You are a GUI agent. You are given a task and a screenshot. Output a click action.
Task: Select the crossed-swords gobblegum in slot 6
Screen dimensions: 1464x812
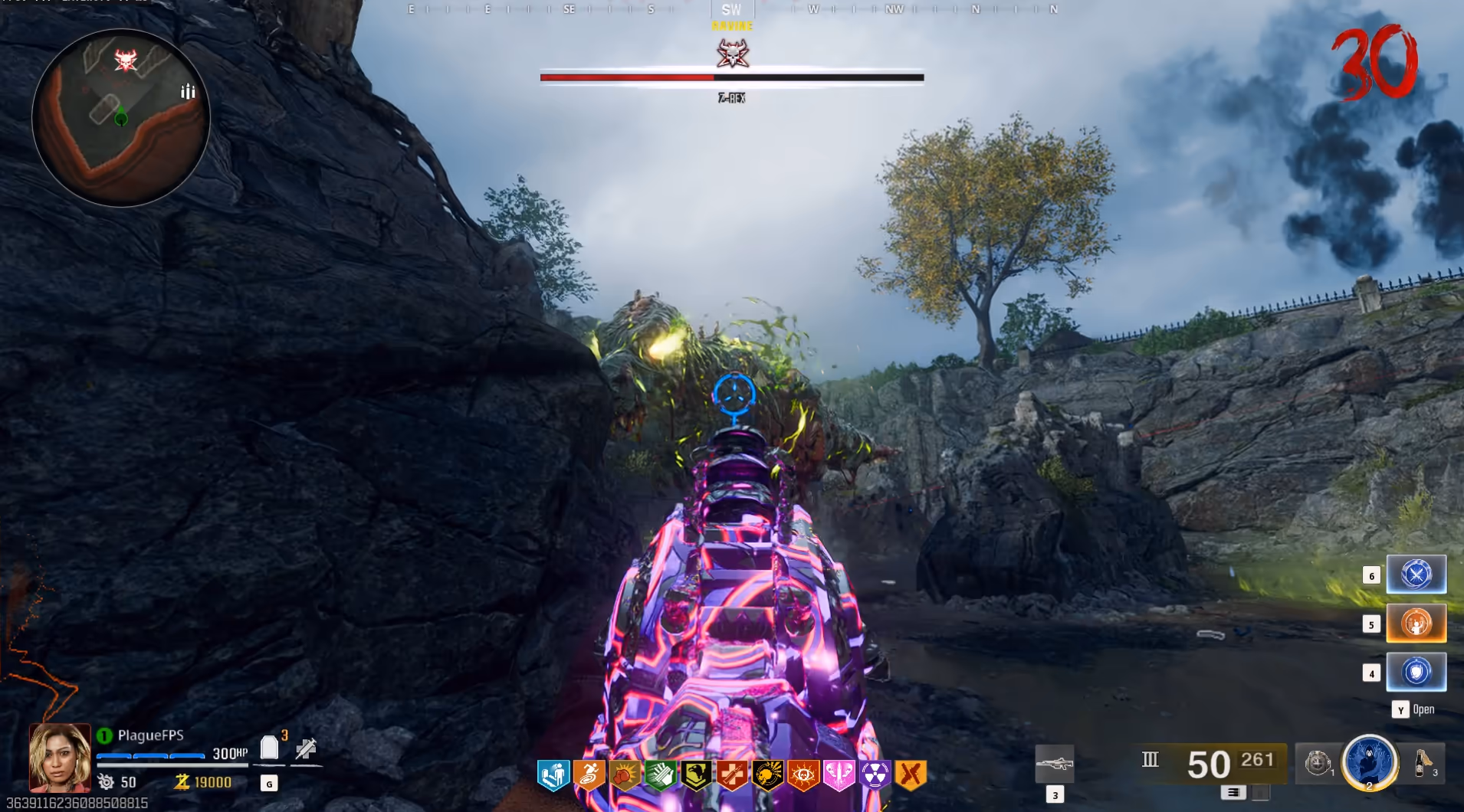(1416, 575)
